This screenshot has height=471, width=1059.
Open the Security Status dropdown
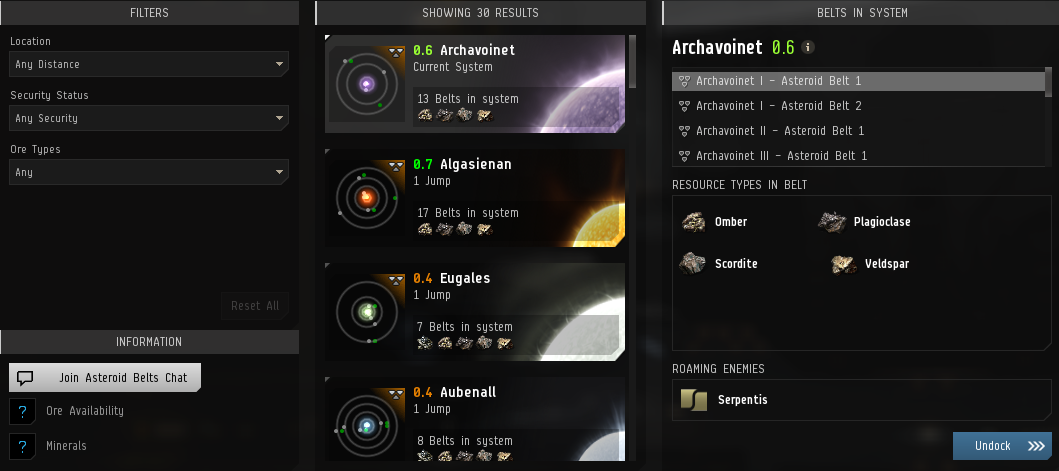pyautogui.click(x=149, y=119)
